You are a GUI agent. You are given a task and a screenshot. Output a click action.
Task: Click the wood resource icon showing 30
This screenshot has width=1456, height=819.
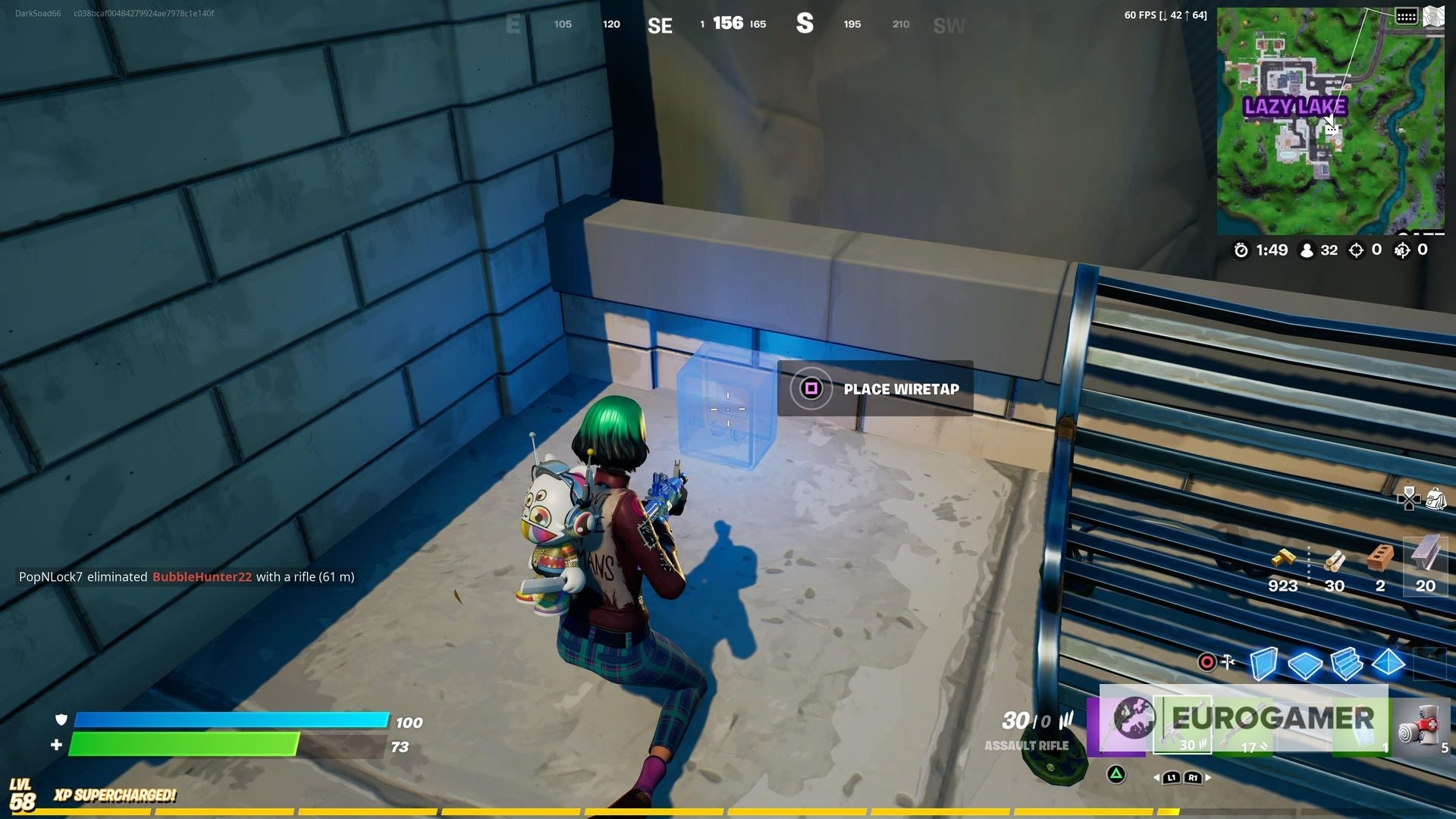(1335, 561)
